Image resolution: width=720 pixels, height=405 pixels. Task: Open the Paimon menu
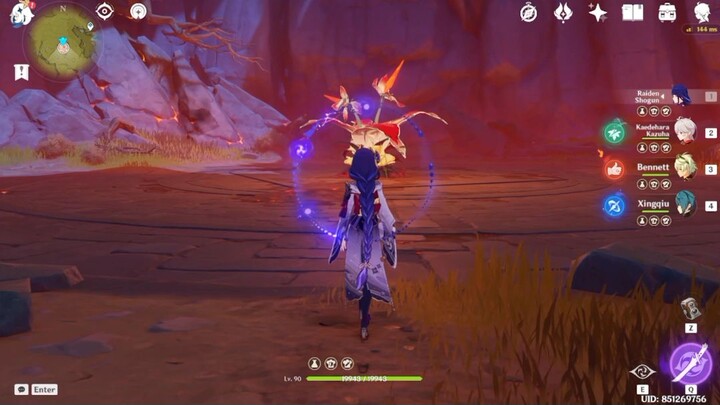[20, 14]
